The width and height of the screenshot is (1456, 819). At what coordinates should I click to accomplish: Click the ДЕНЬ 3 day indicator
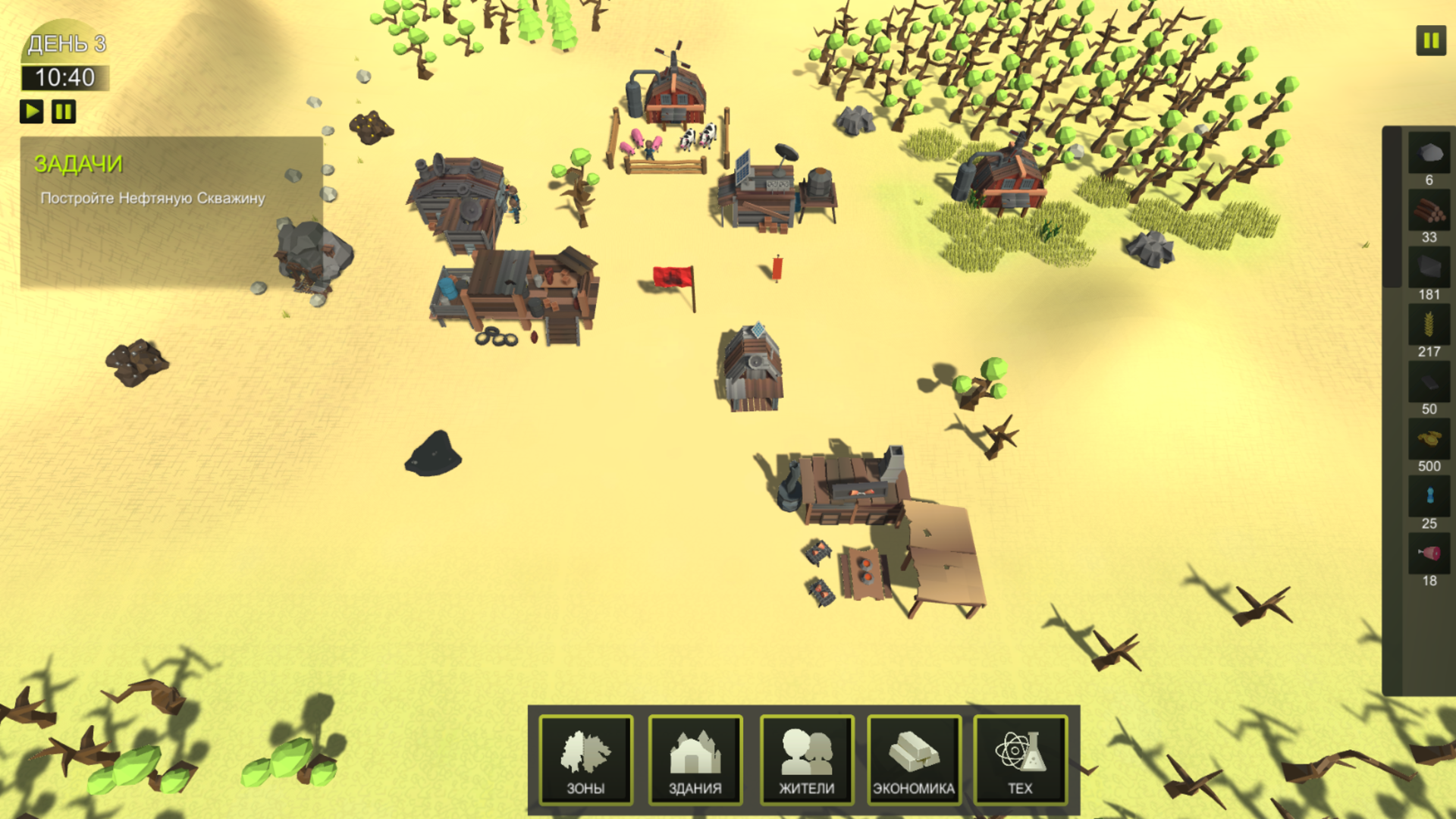pos(67,45)
